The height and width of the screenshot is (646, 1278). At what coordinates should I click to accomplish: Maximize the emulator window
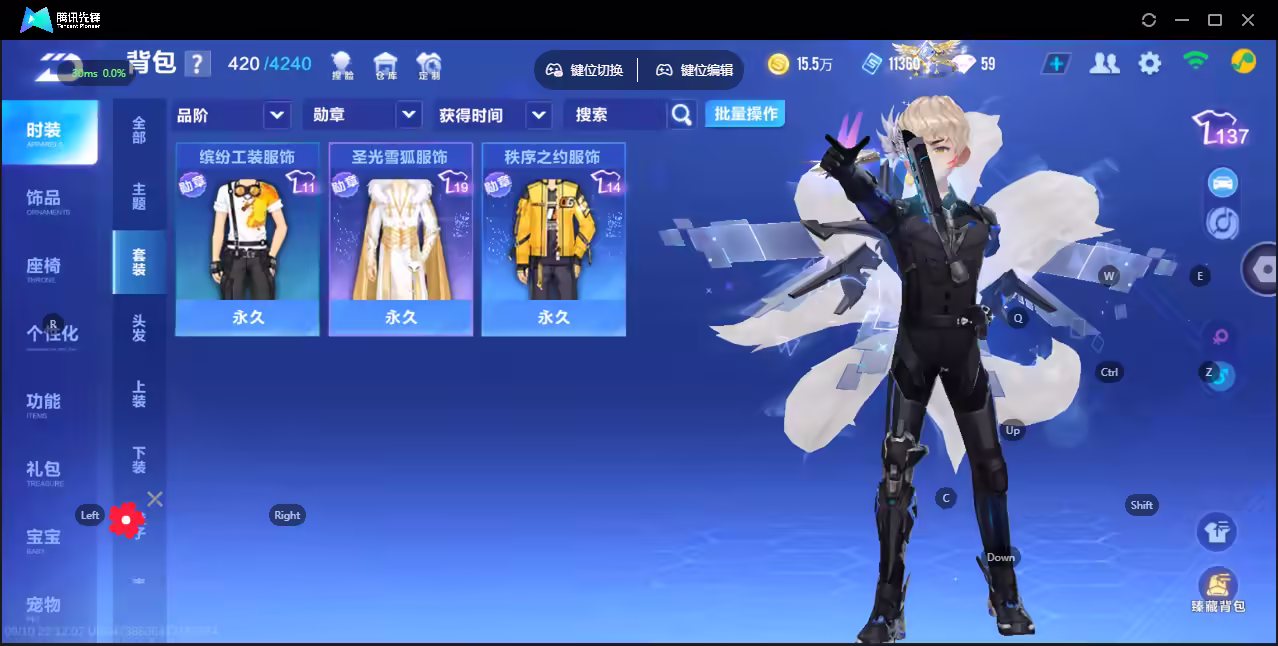1215,20
